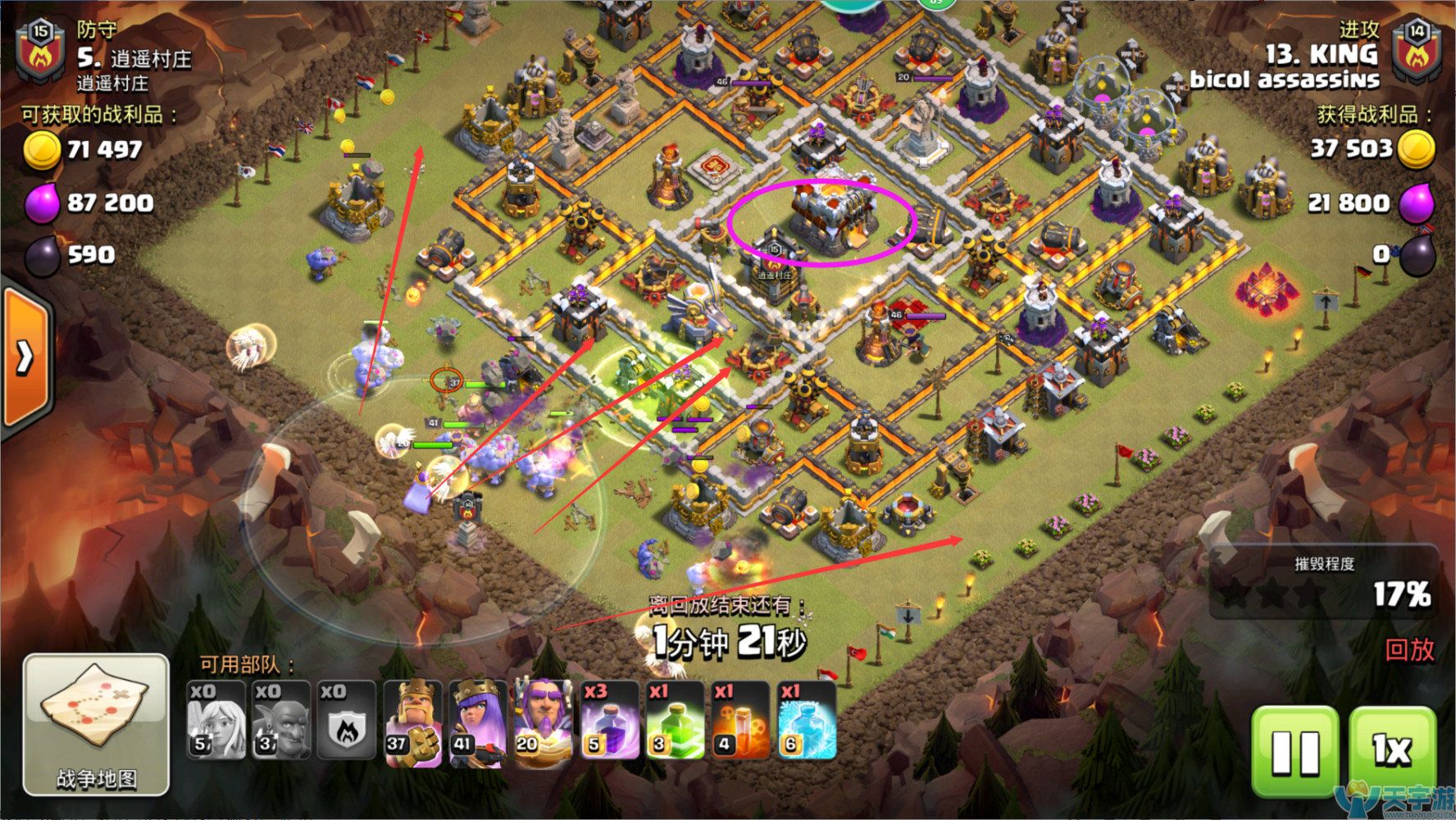Choose the Barbarian King hero
The width and height of the screenshot is (1456, 820).
point(412,721)
